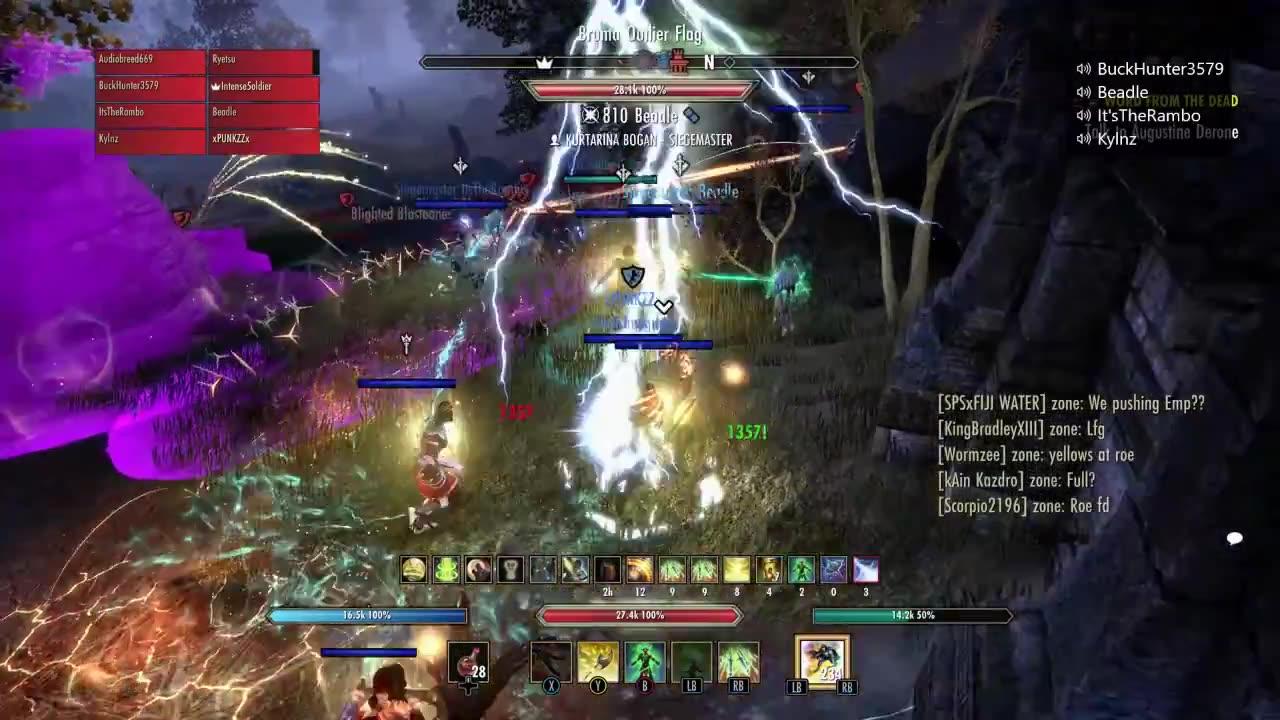Select the purple lightning buff with 0 seconds
The height and width of the screenshot is (720, 1280).
pos(835,569)
